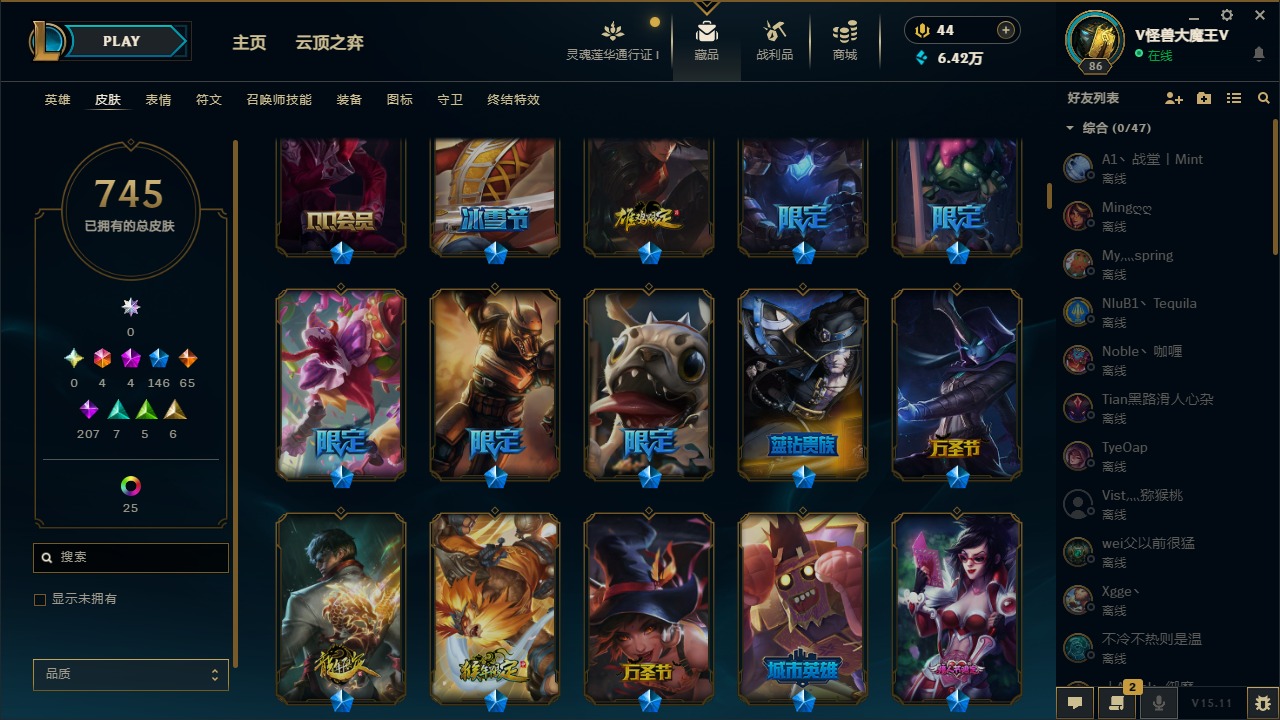
Task: Click the PLAY button
Action: coord(120,40)
